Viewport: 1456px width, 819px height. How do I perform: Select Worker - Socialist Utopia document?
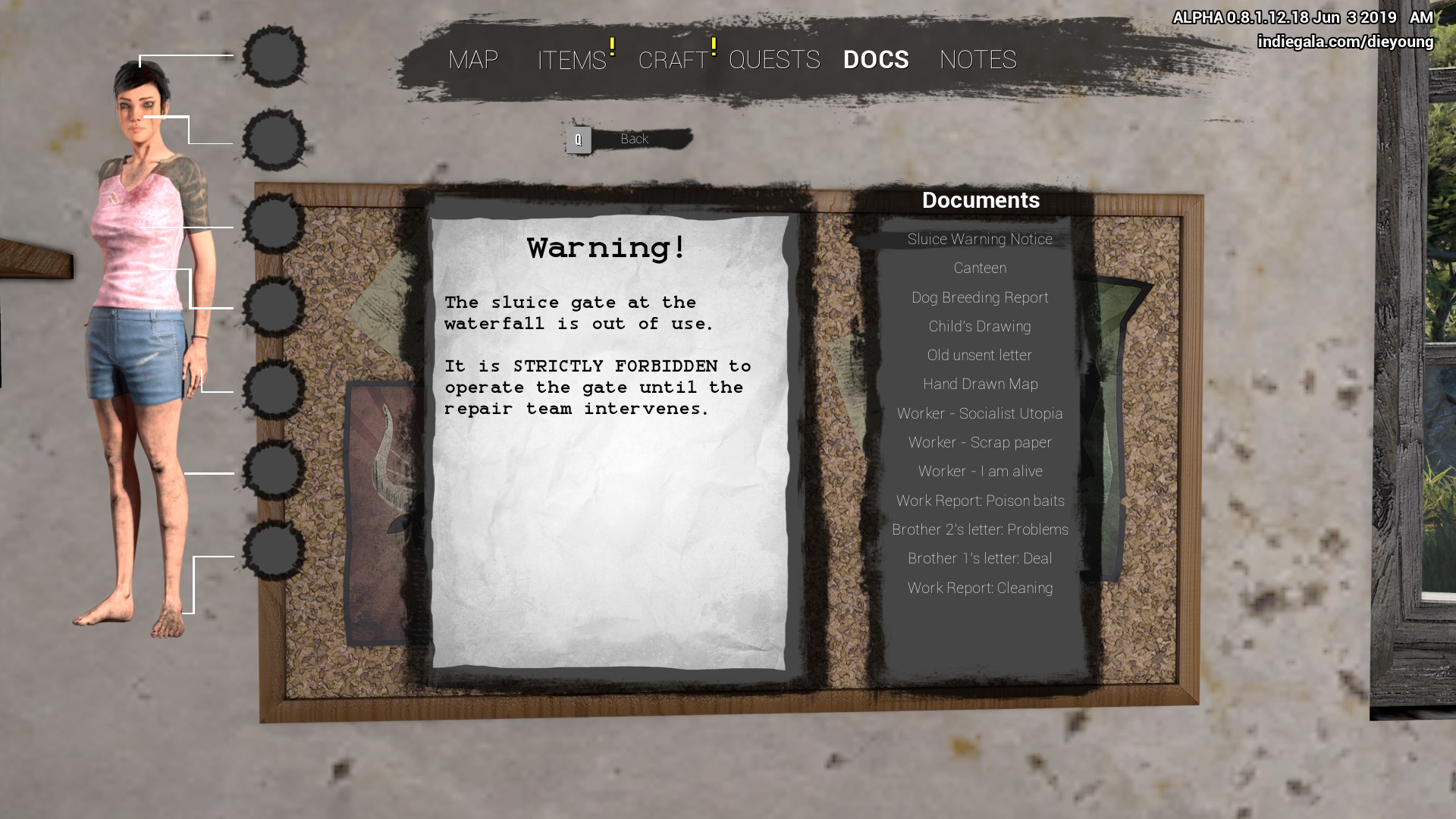(x=980, y=414)
